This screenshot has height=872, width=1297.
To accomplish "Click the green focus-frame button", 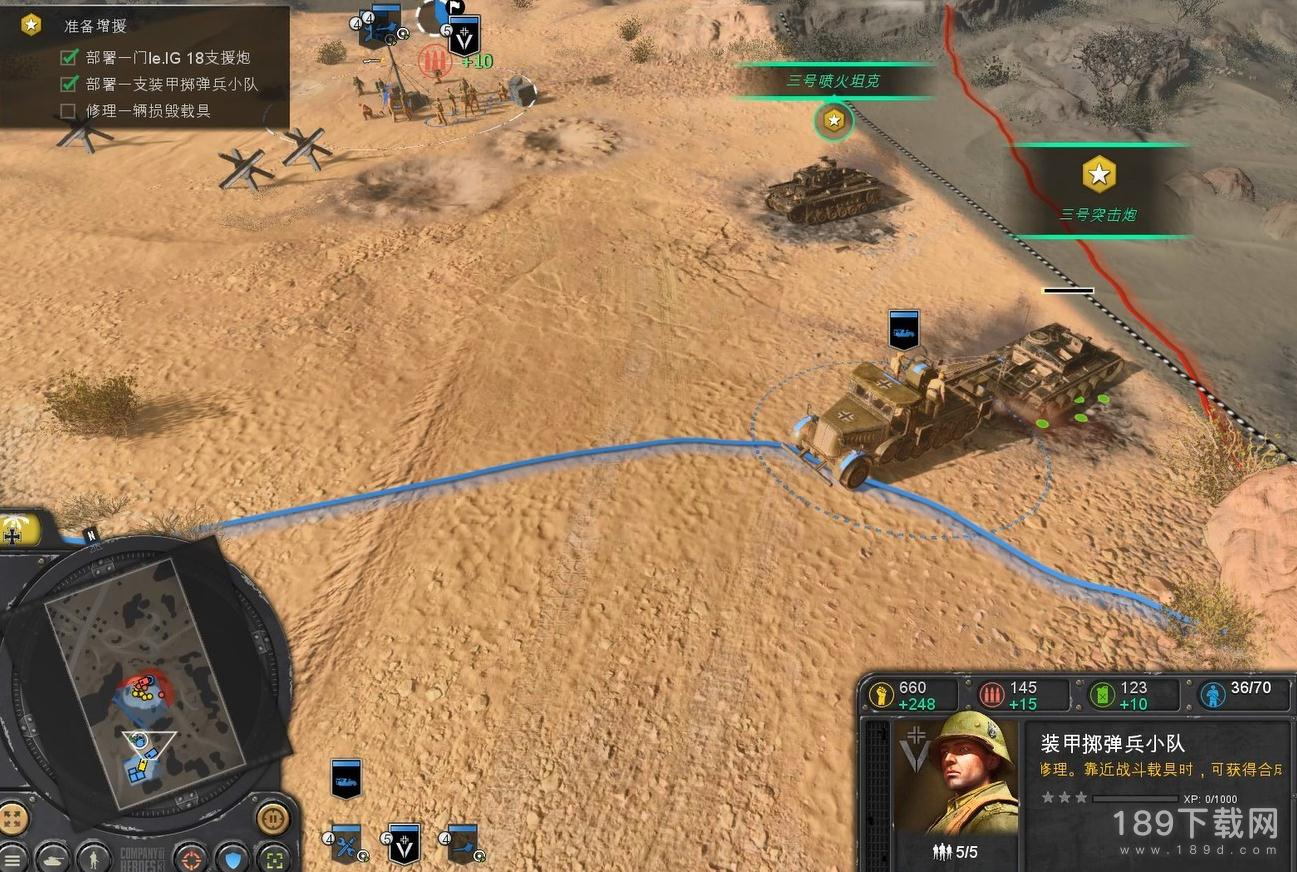I will click(x=272, y=857).
